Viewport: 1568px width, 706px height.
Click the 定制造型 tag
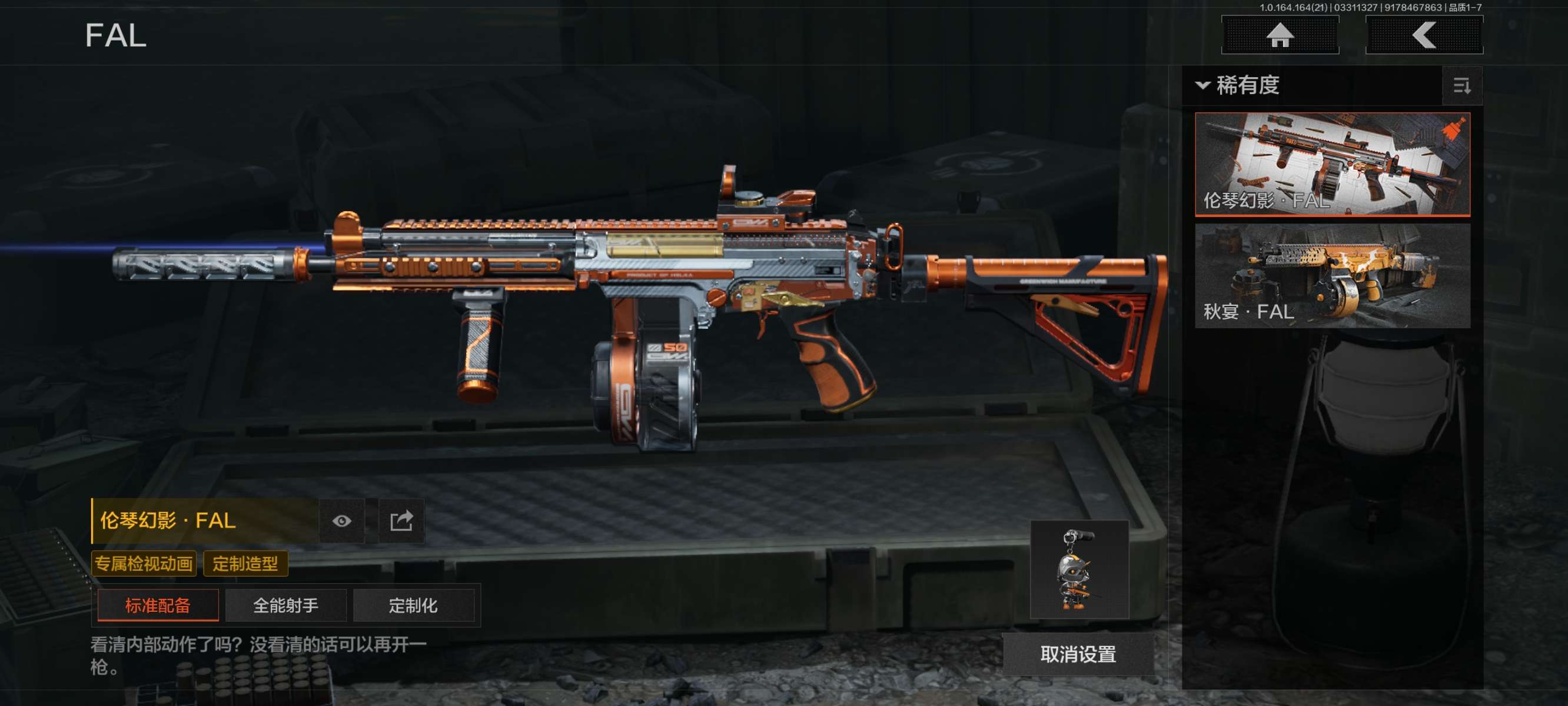coord(245,564)
